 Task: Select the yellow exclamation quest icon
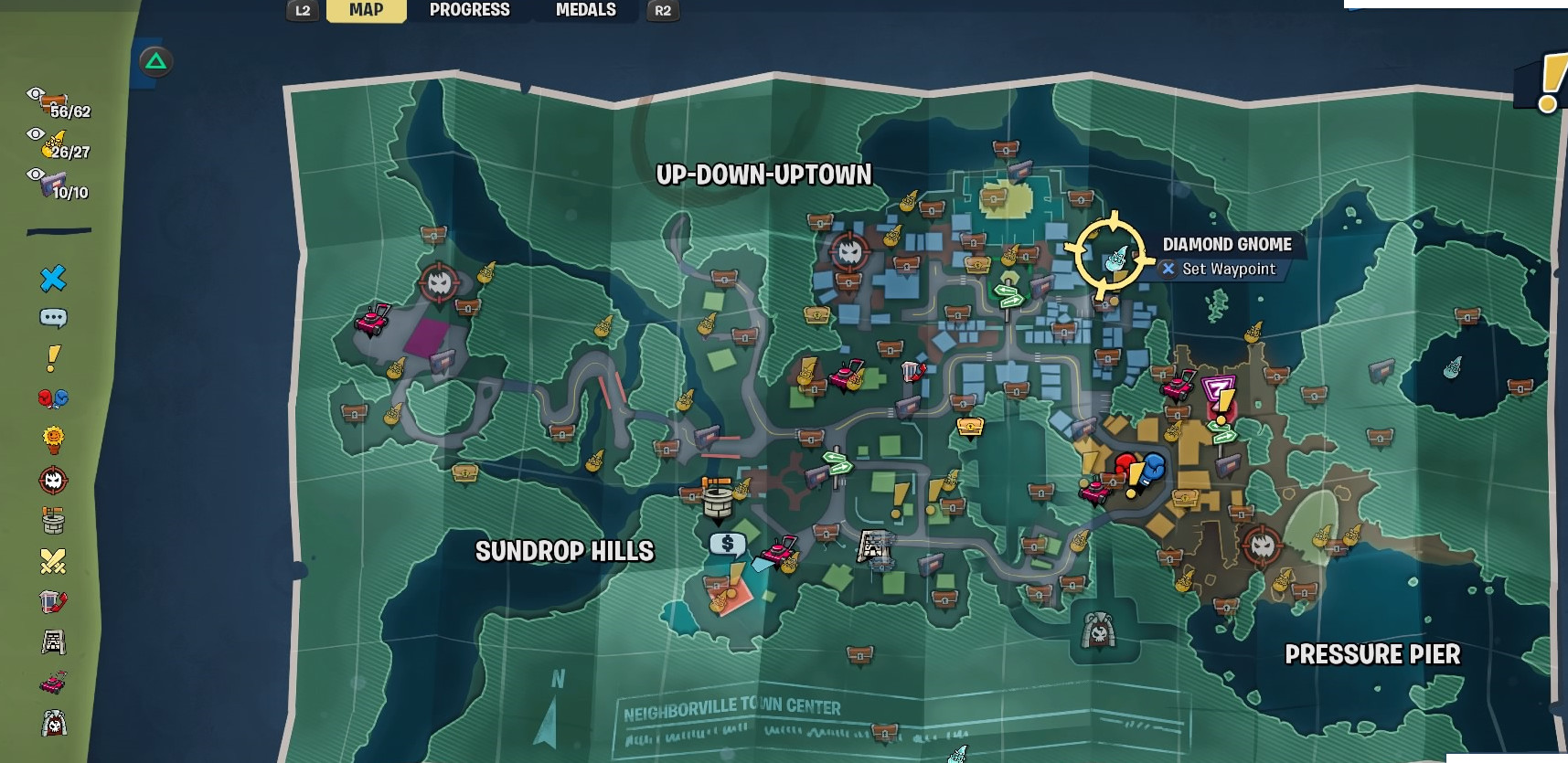(53, 358)
